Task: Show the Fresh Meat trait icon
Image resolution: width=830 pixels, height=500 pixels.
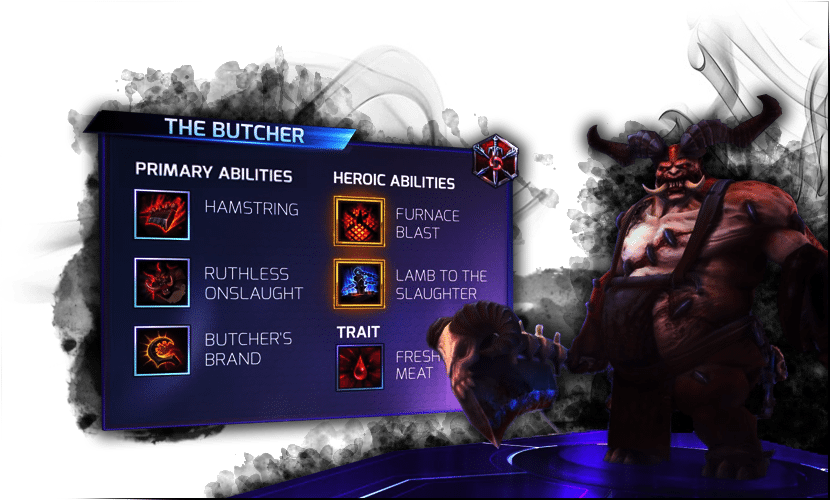Action: pos(359,367)
